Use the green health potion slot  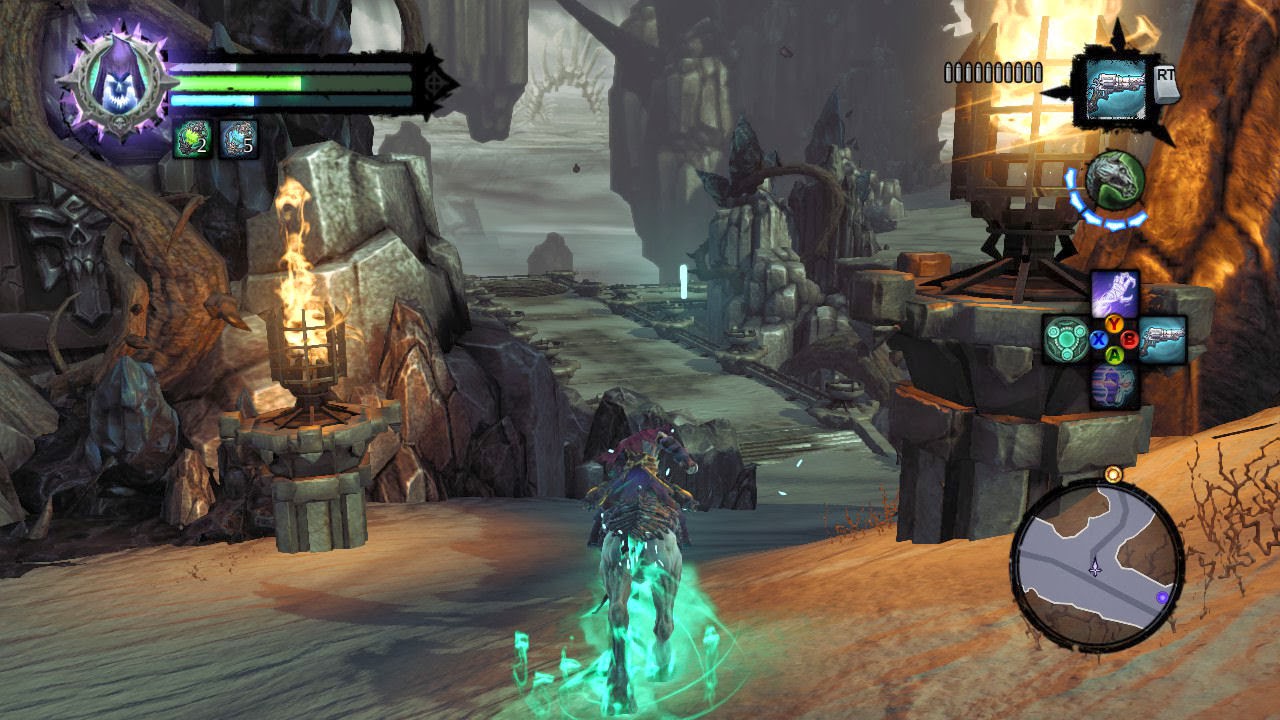[x=192, y=140]
